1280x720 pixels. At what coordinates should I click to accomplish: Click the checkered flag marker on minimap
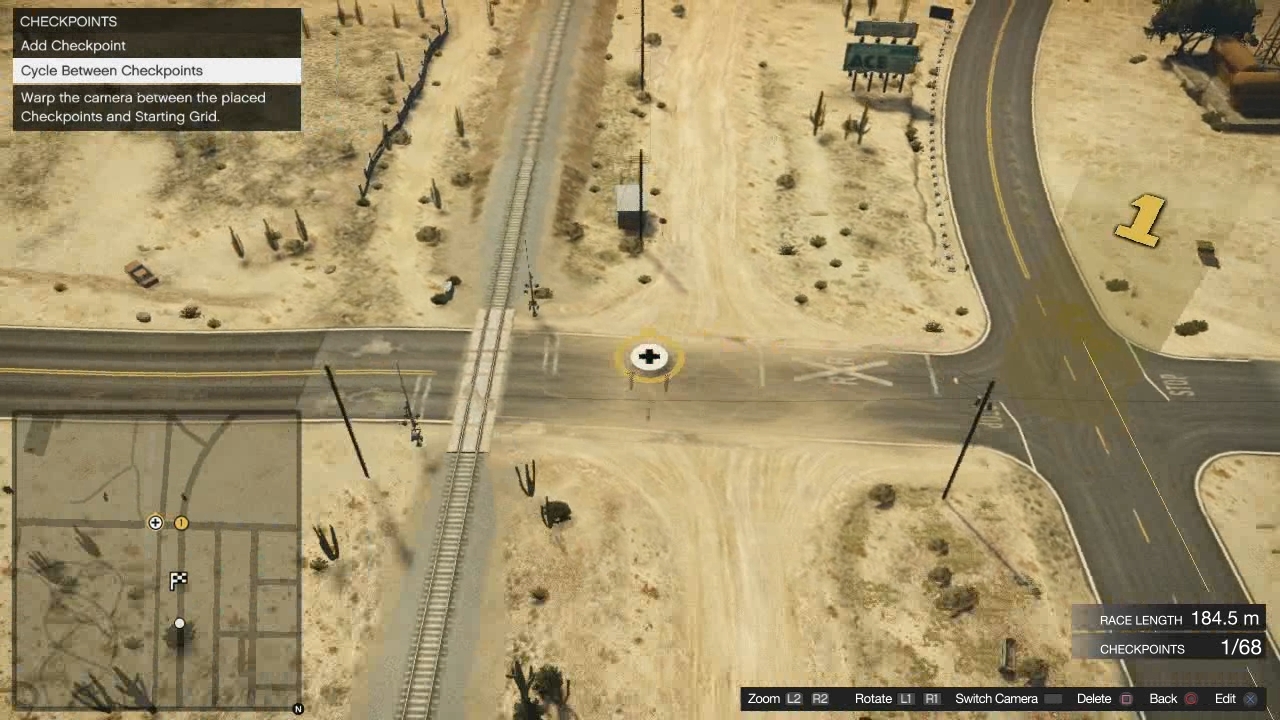coord(179,580)
